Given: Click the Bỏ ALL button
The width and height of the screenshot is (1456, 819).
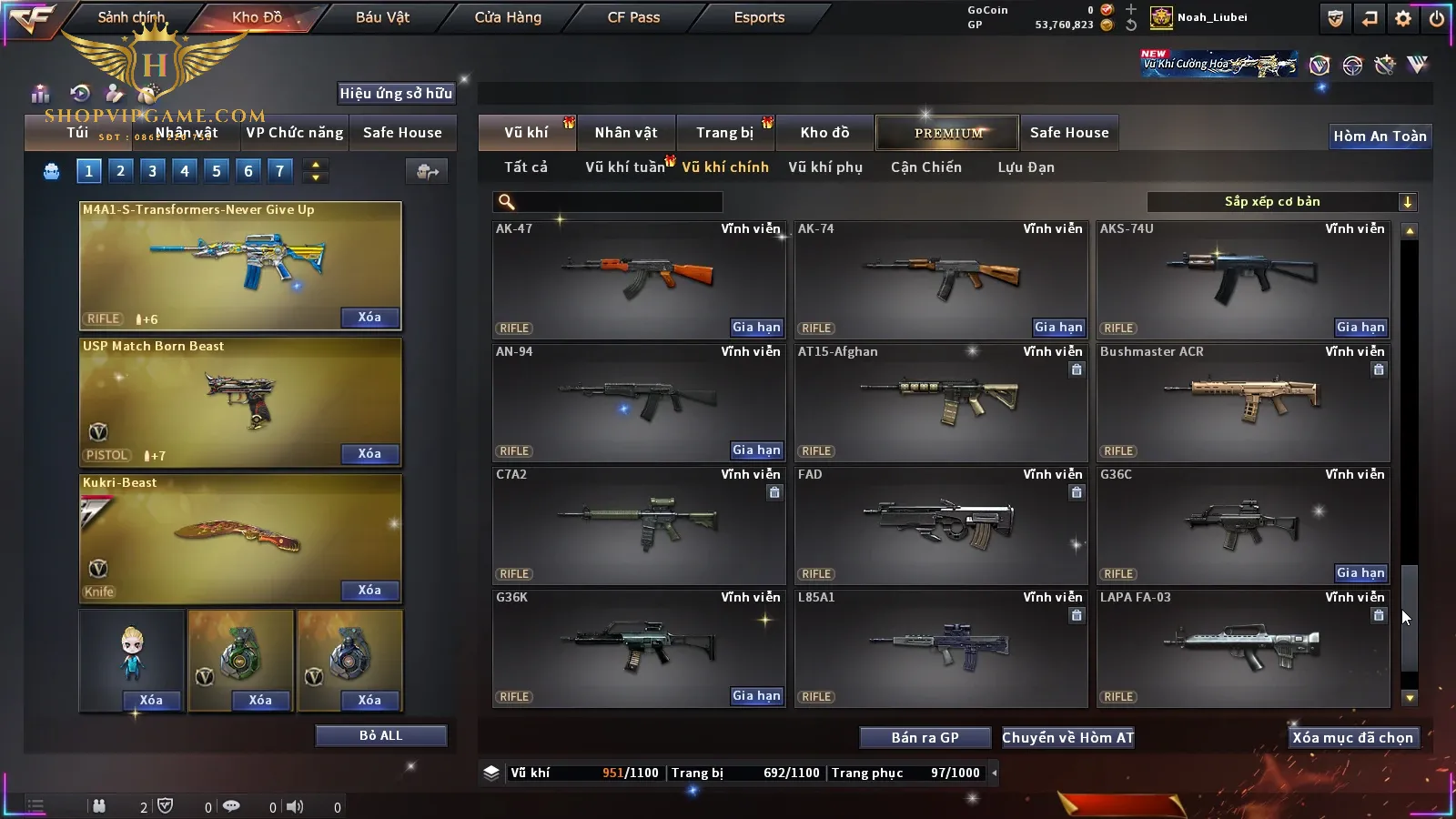Looking at the screenshot, I should [x=380, y=735].
